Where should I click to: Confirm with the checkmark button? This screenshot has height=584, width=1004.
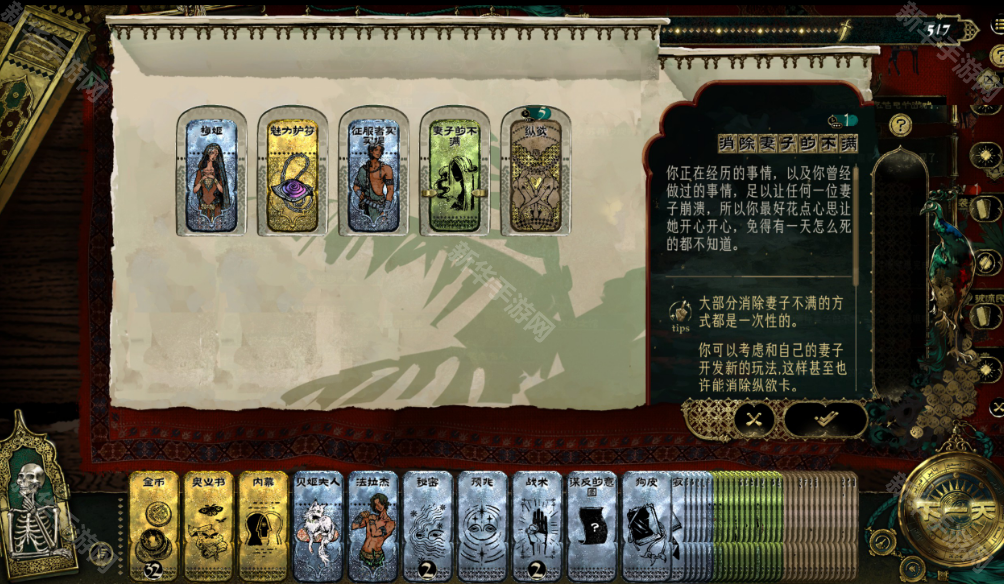click(x=824, y=420)
